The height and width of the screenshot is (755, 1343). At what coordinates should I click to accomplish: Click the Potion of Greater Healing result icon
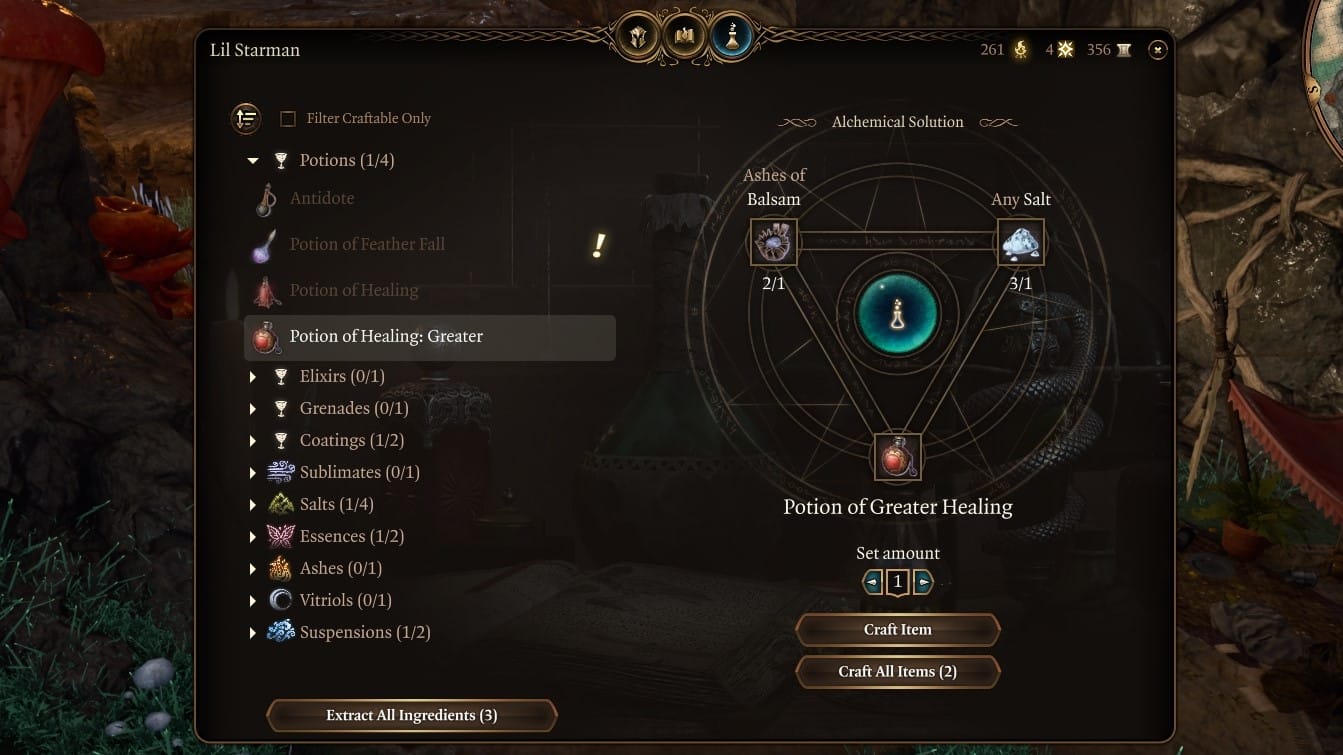897,455
